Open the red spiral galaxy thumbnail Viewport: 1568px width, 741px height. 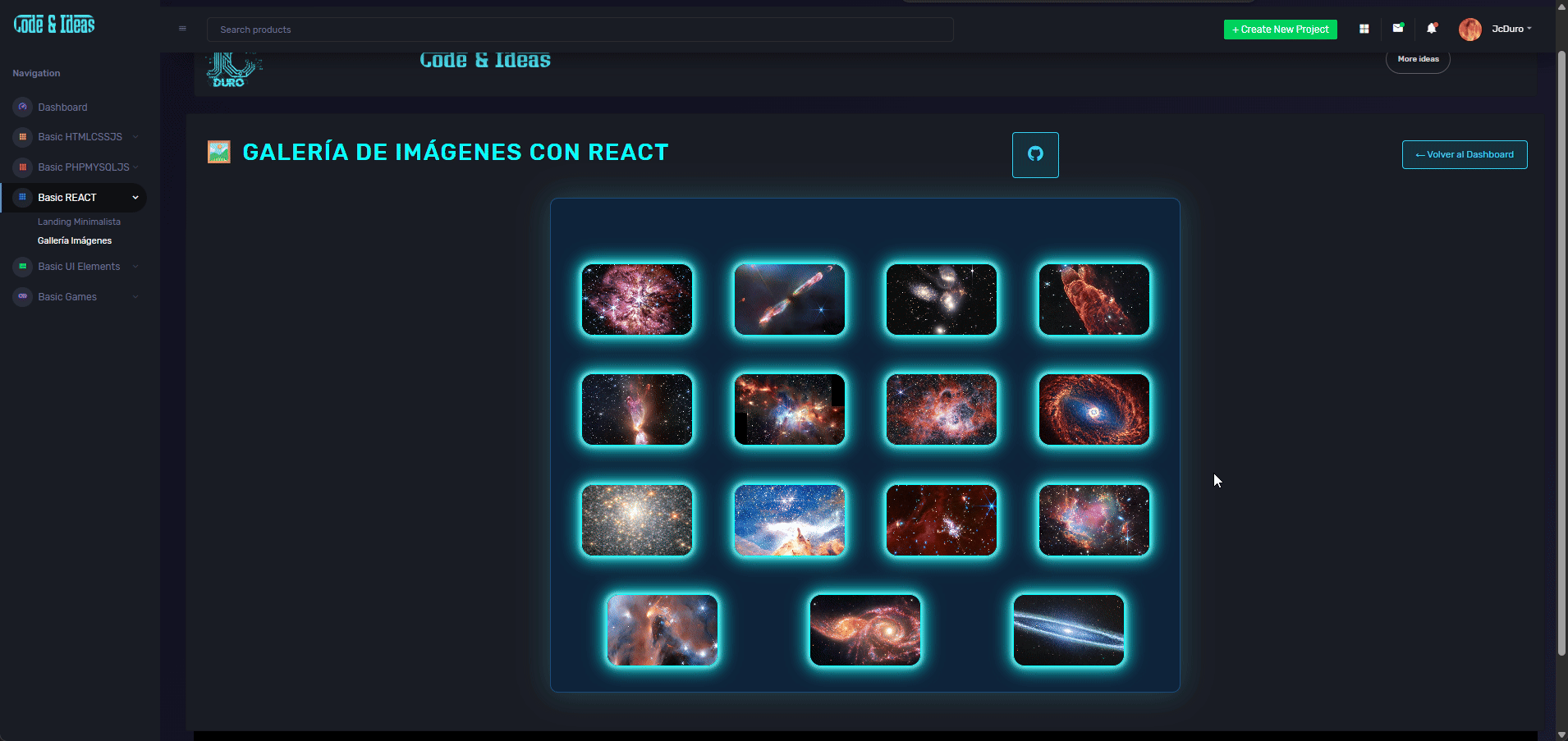pyautogui.click(x=1093, y=409)
